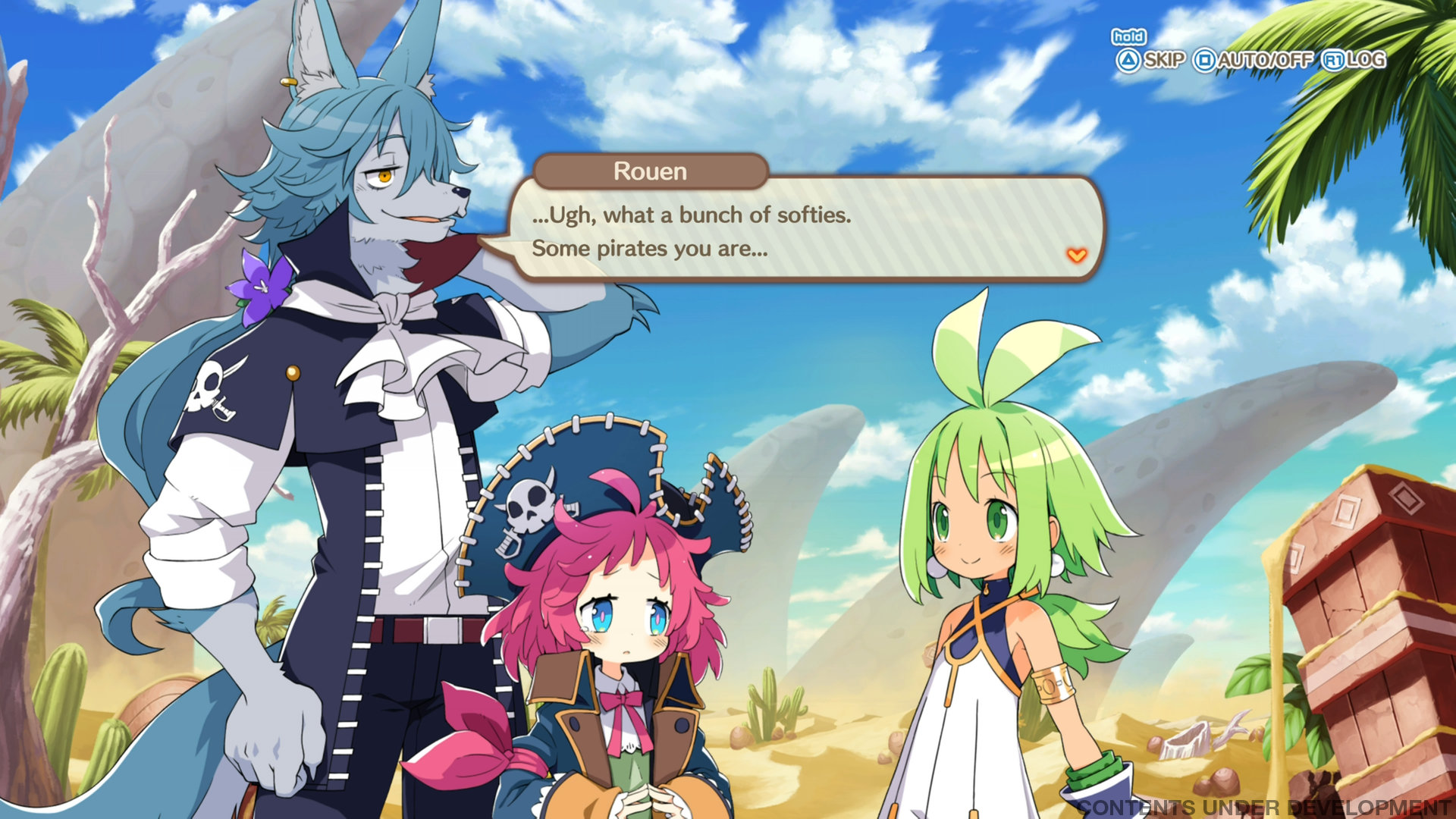This screenshot has width=1456, height=819.
Task: Expand the dialogue via the heart chevron
Action: (1076, 255)
